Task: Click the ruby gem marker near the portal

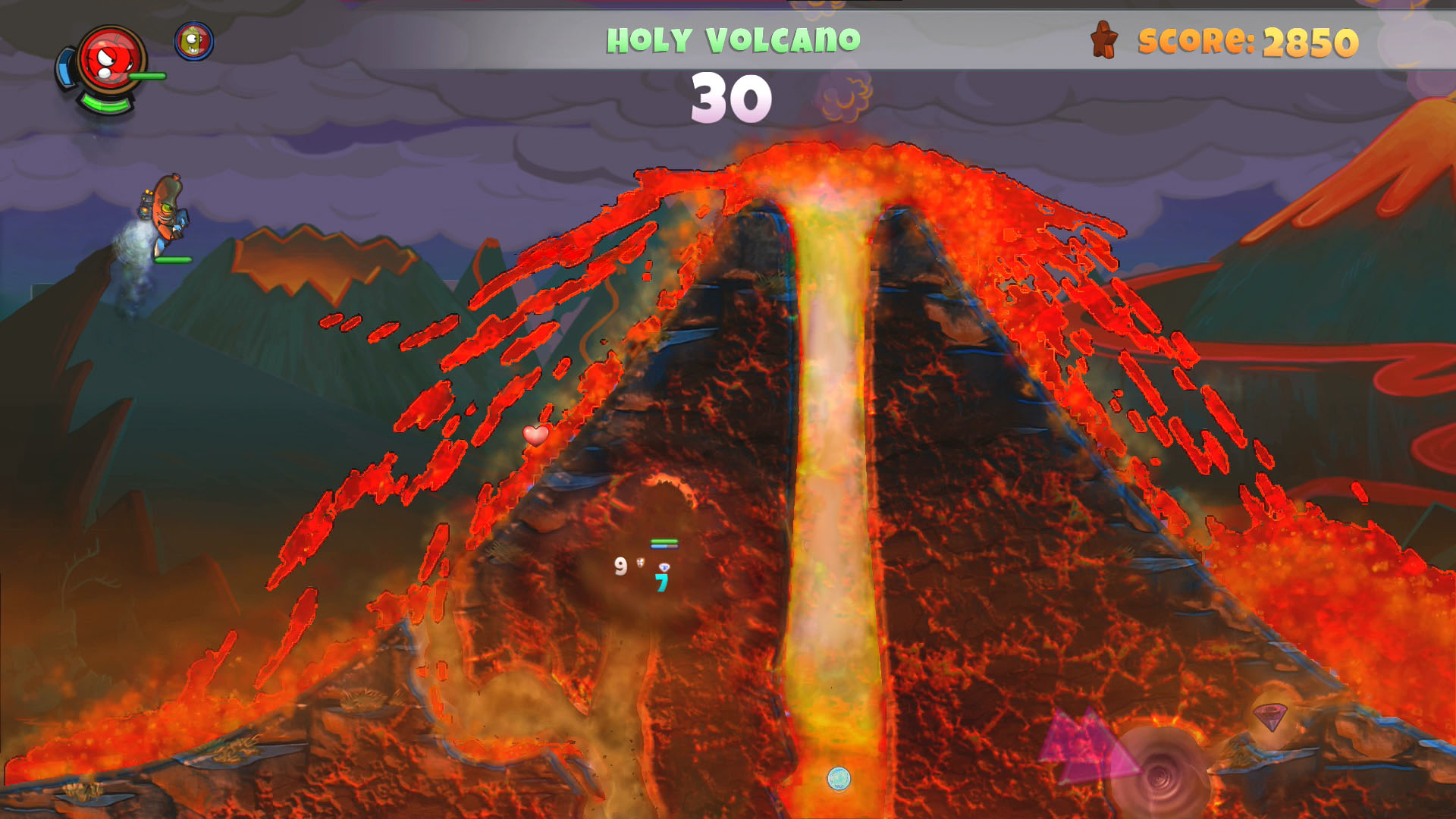Action: [x=1271, y=716]
